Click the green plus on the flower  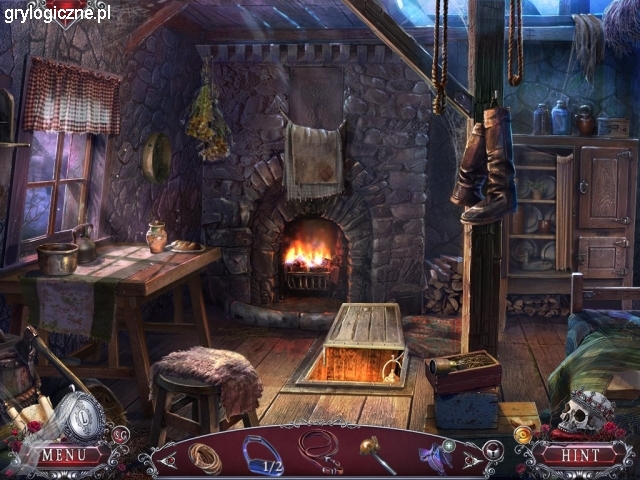coord(449,446)
